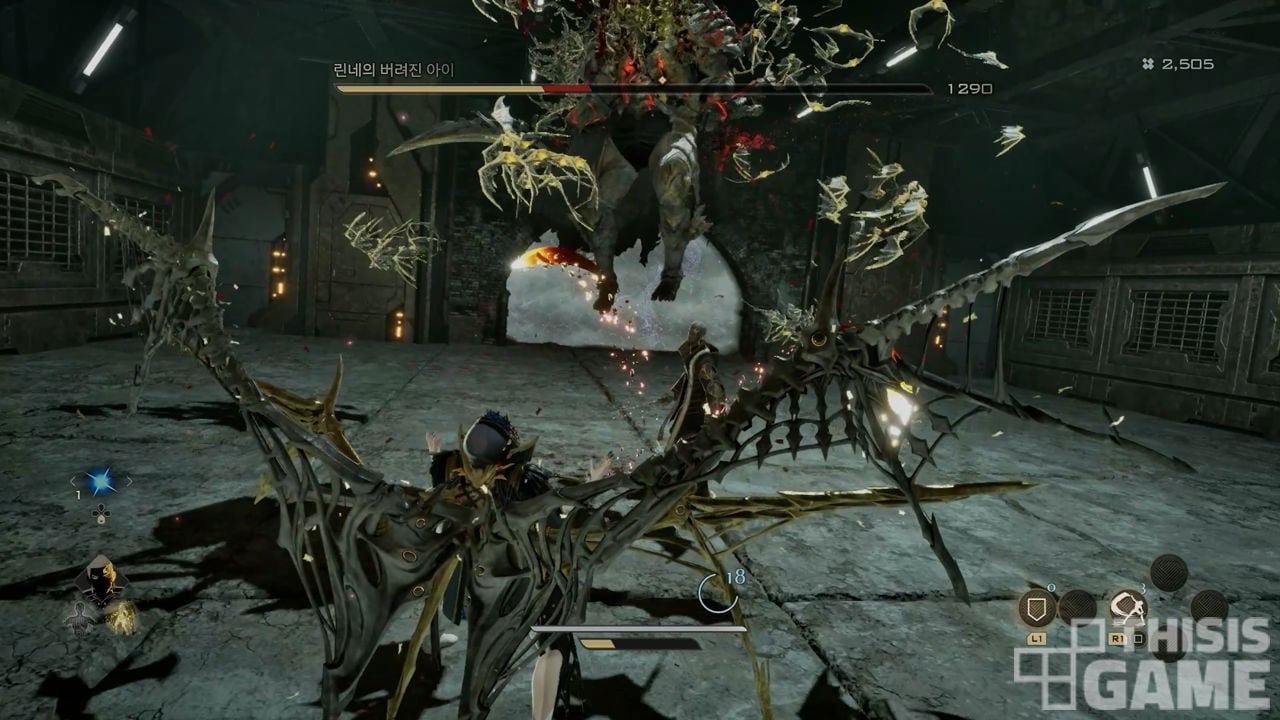The width and height of the screenshot is (1280, 720).
Task: Click the golden glowing figure icon
Action: 121,617
